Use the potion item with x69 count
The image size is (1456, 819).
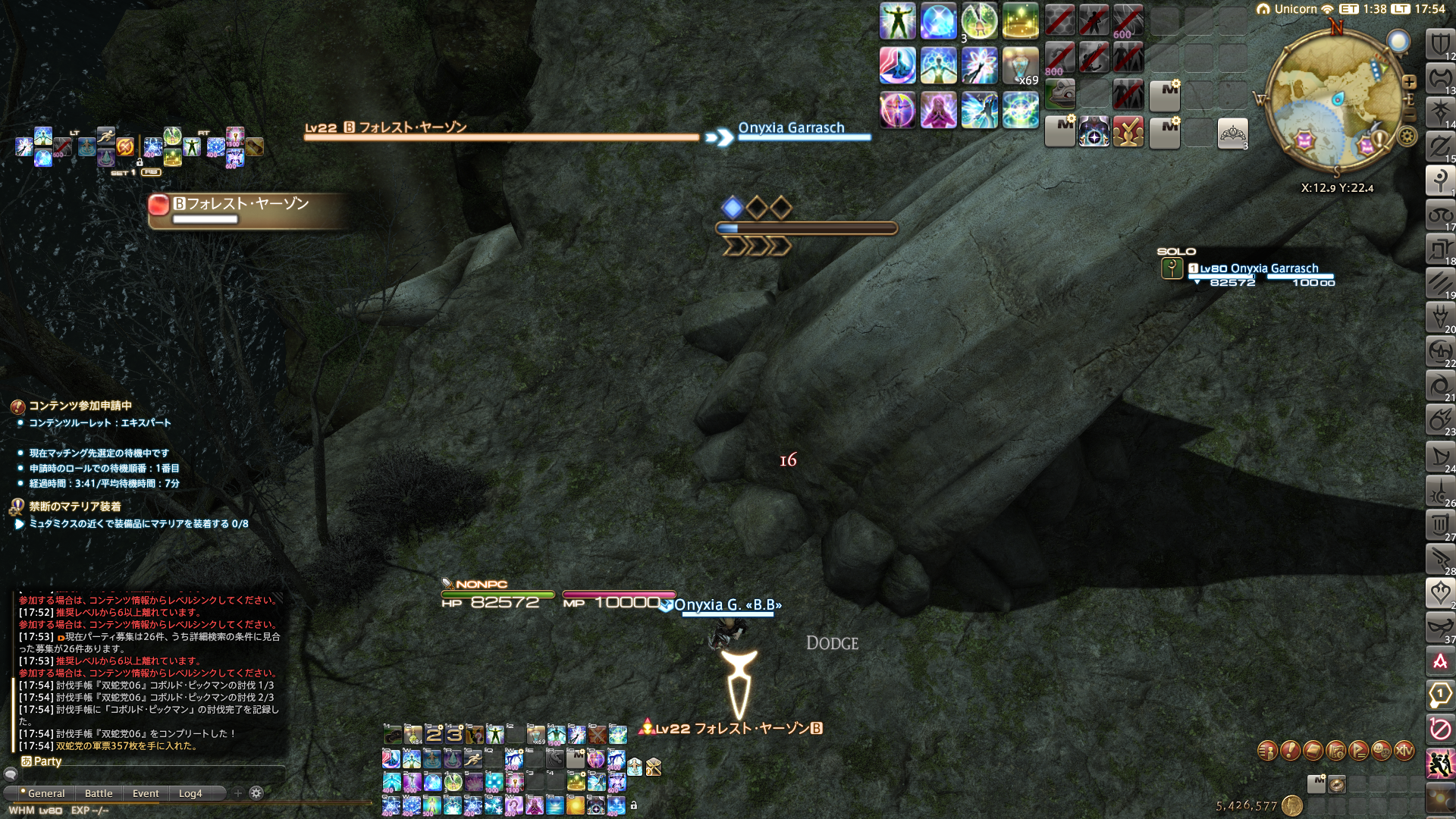[1020, 66]
